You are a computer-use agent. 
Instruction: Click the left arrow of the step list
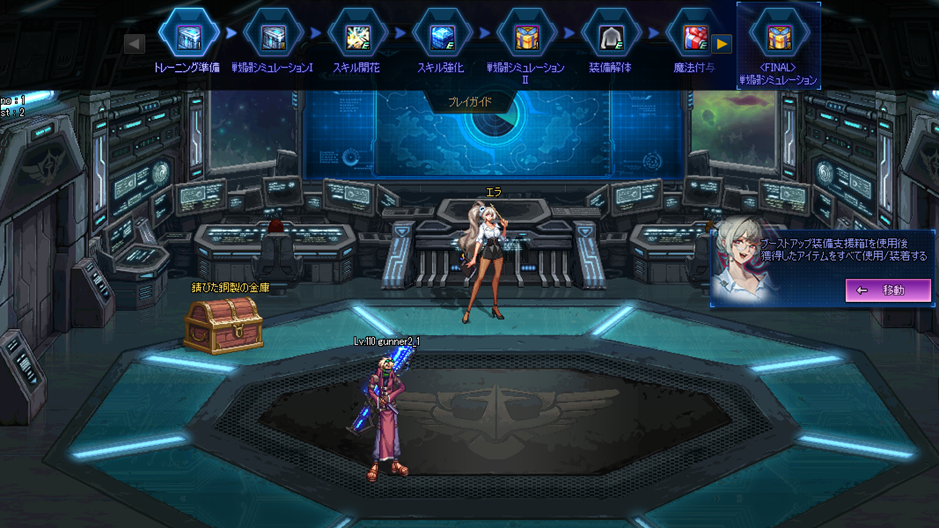[134, 43]
